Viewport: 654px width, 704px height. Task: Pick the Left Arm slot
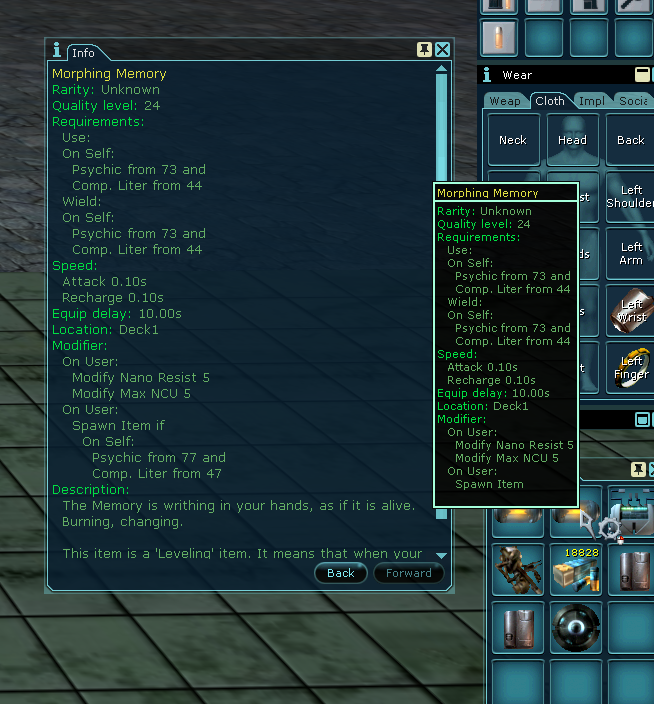pyautogui.click(x=630, y=254)
